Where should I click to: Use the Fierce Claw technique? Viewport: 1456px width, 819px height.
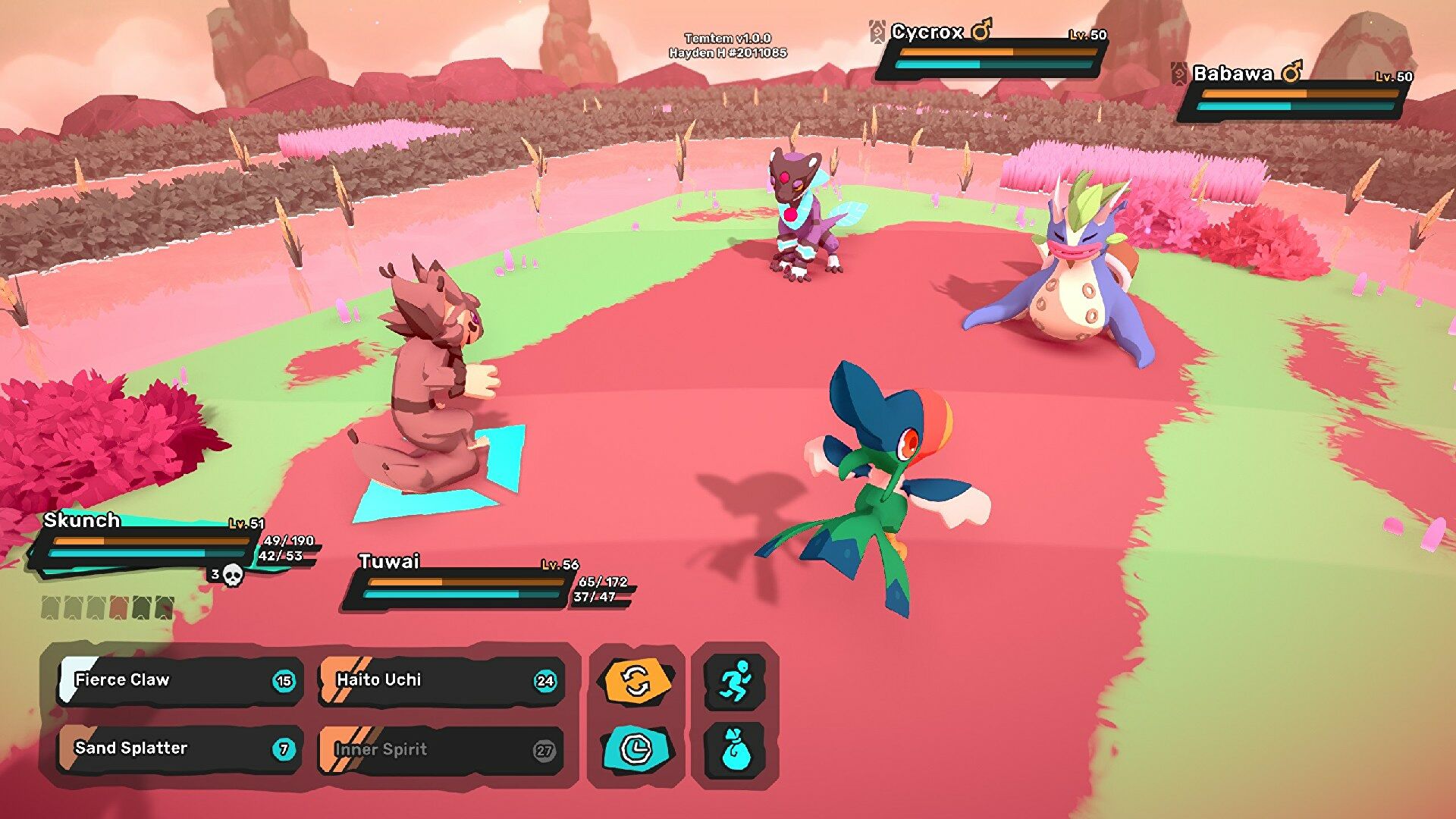coord(180,680)
